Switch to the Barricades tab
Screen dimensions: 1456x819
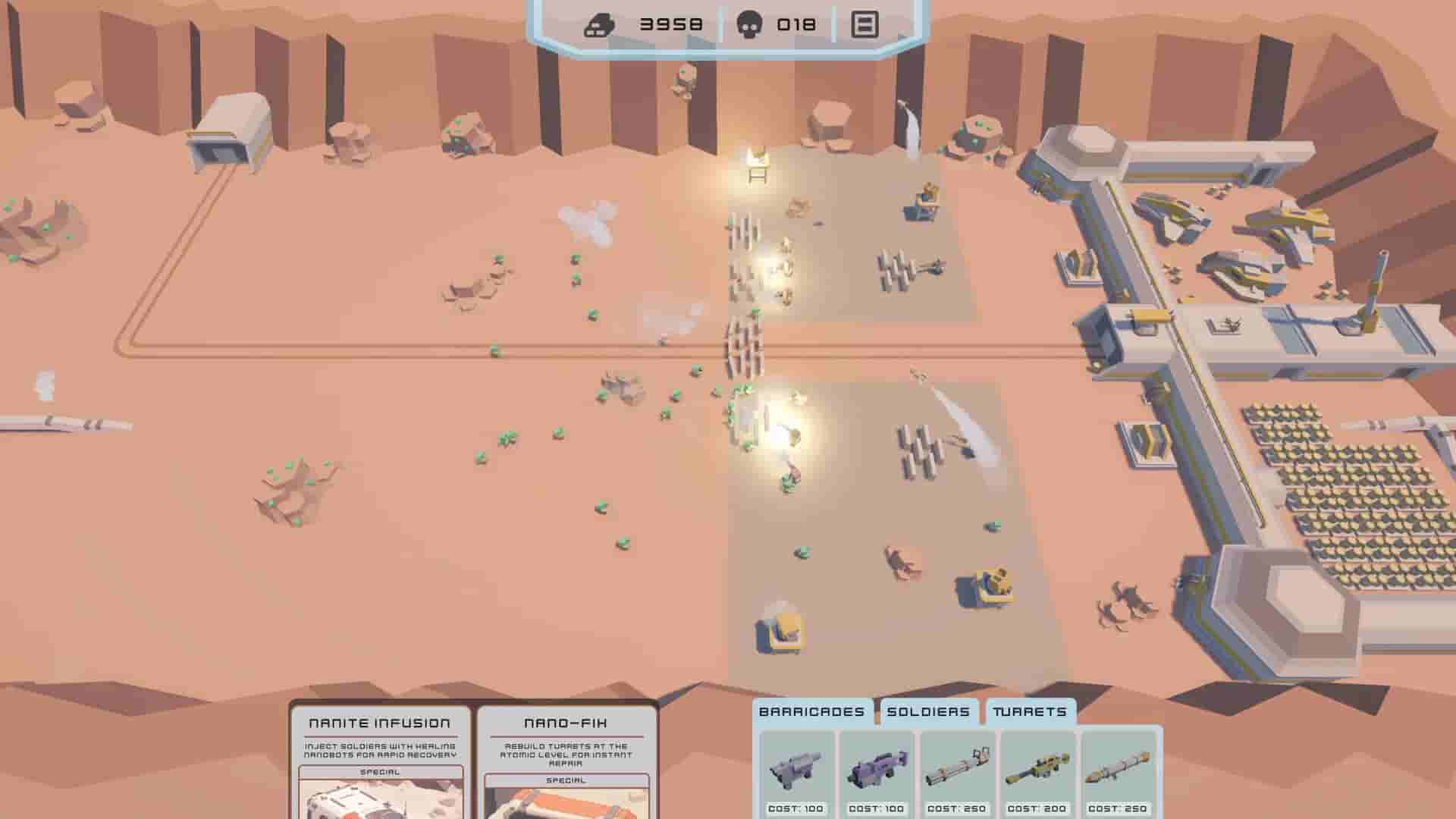pyautogui.click(x=813, y=712)
